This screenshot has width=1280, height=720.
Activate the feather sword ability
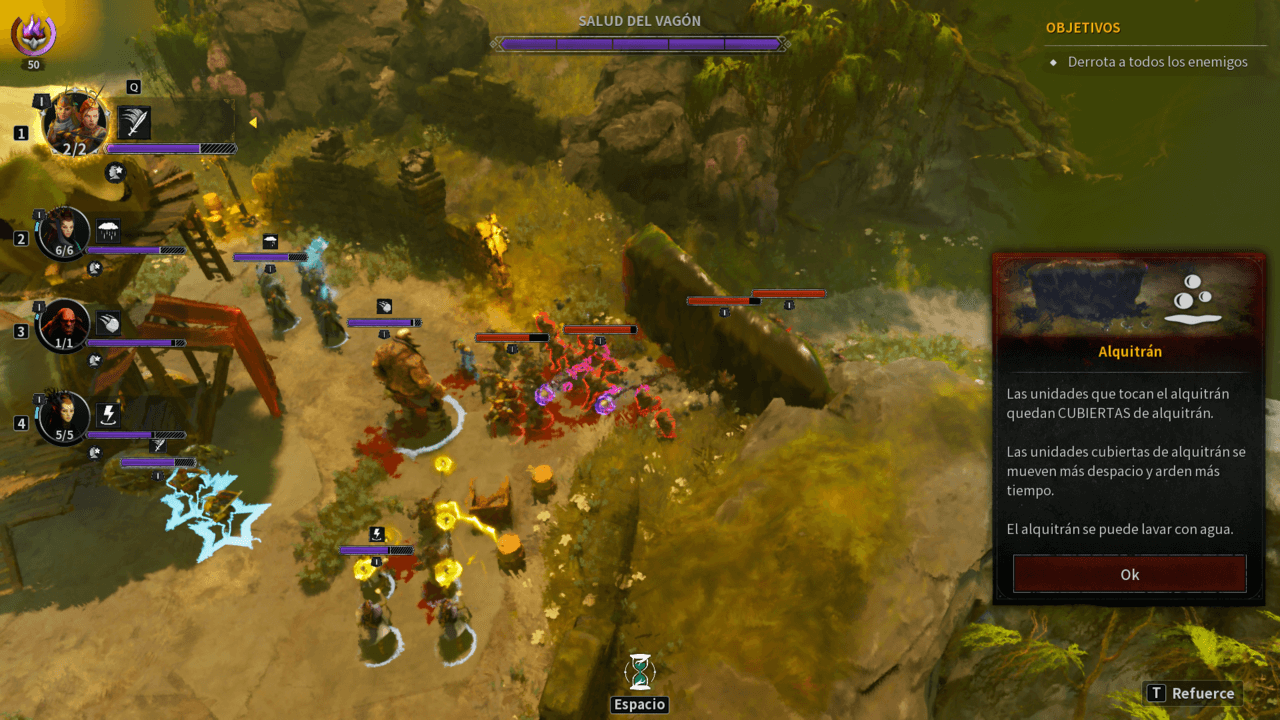134,122
